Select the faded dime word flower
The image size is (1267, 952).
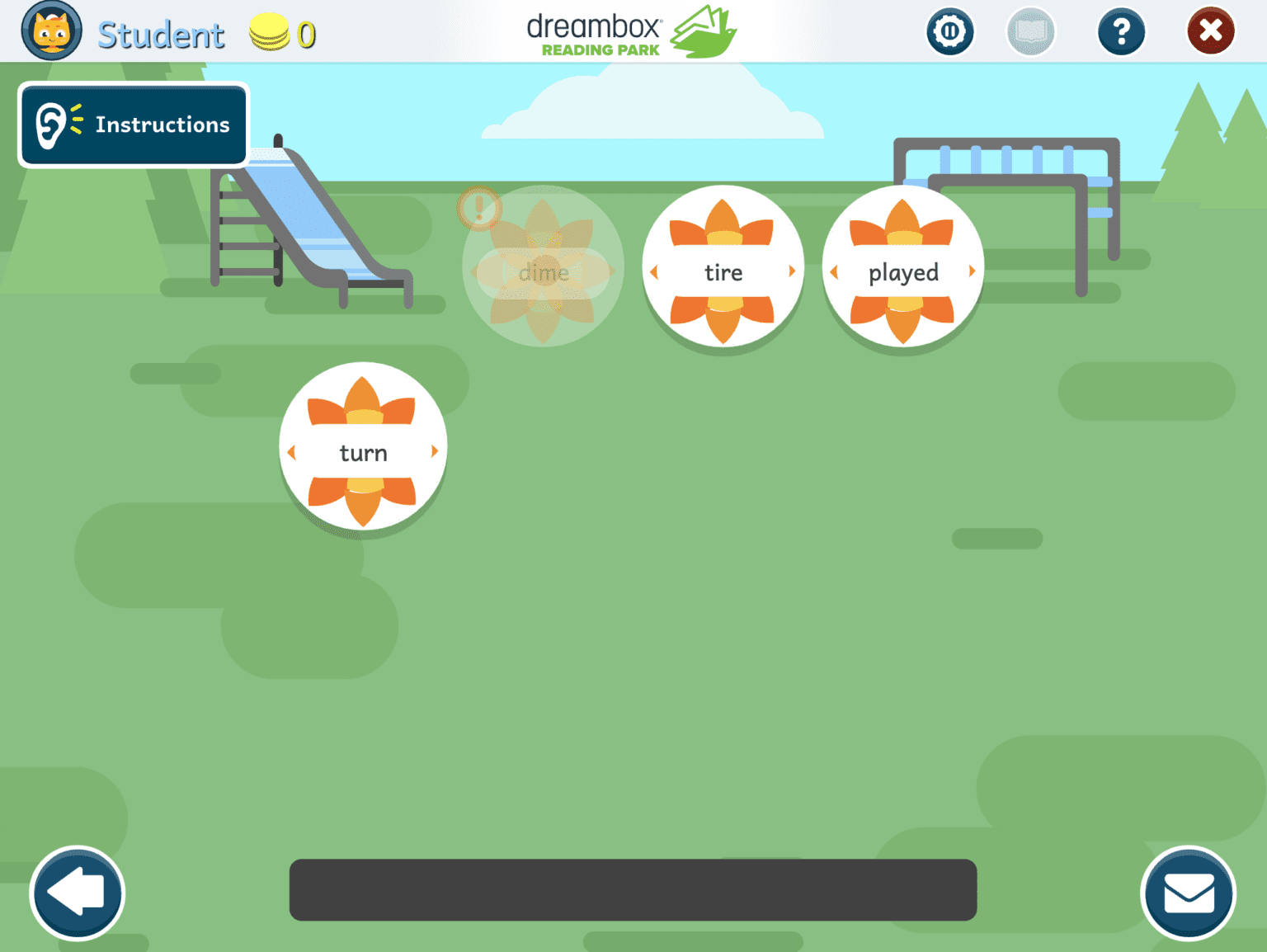[543, 272]
